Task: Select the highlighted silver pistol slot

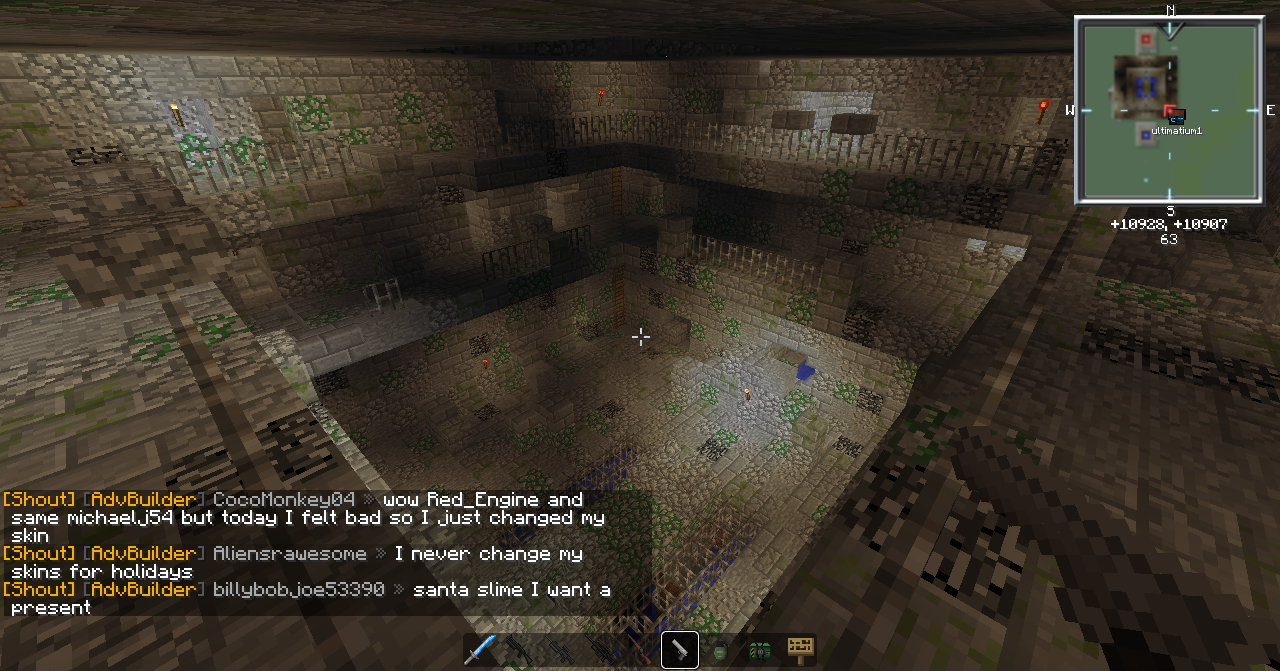Action: point(680,650)
